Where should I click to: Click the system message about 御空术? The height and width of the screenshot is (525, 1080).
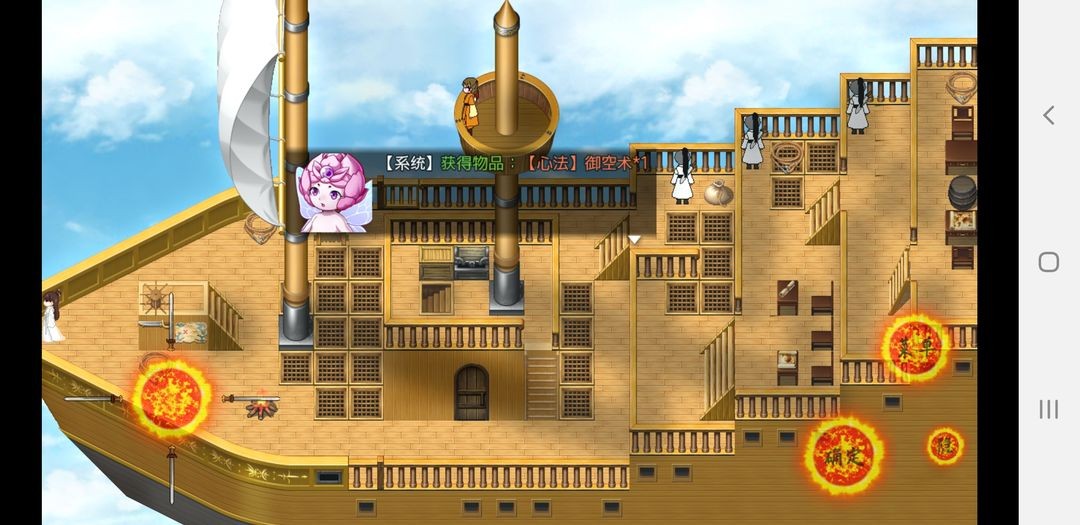click(x=516, y=162)
